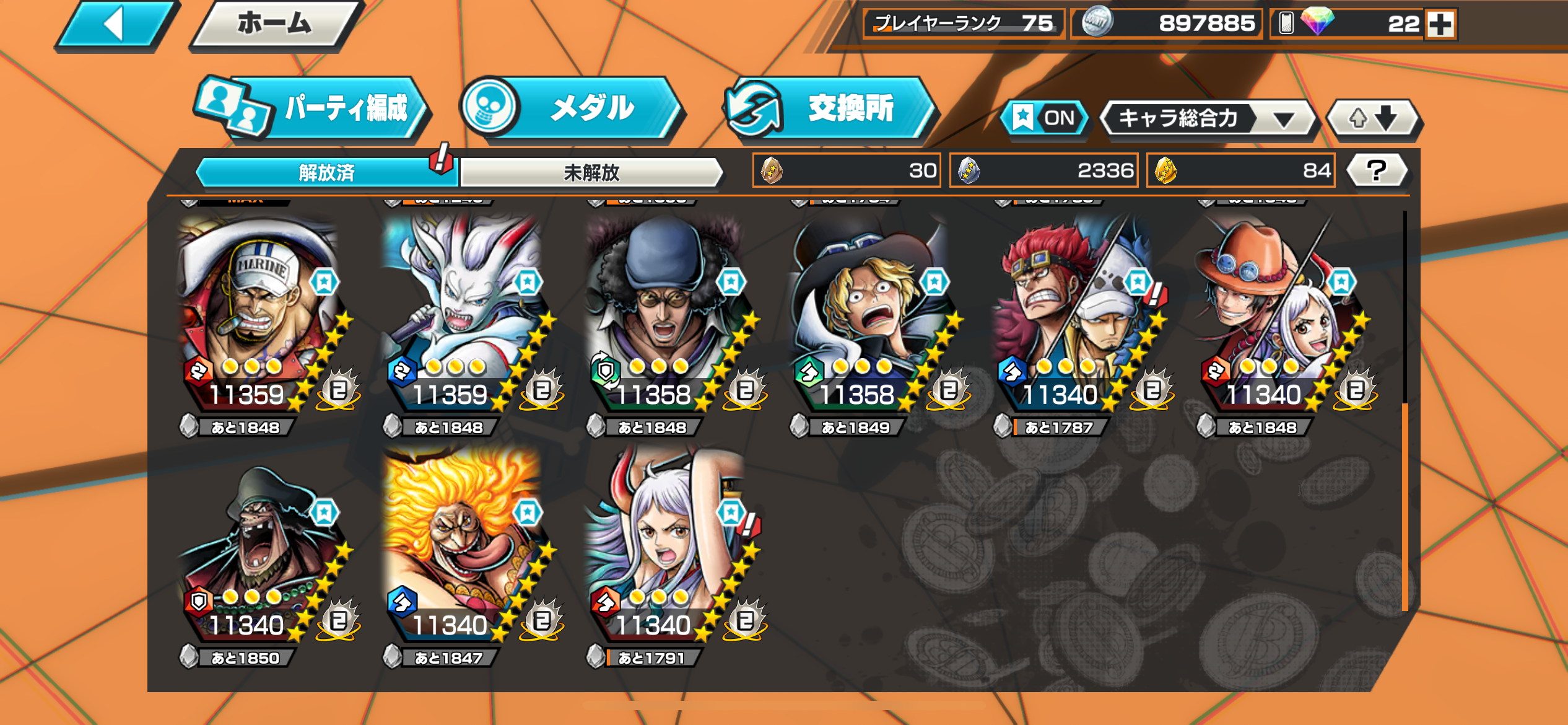Return to ホーム screen

[274, 25]
